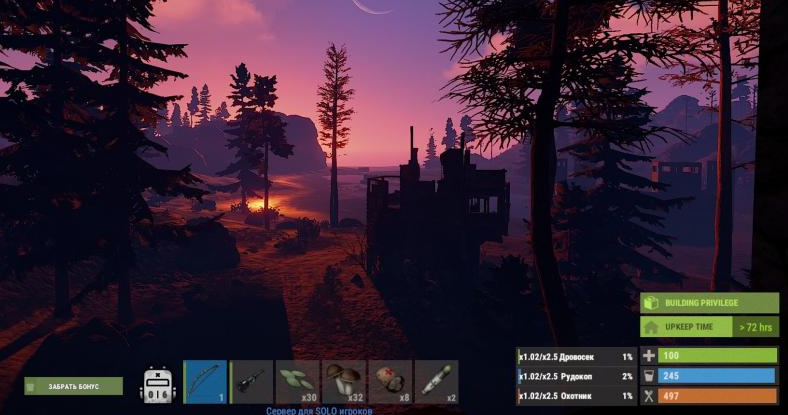Select the hunting bow hotbar slot
788x415 pixels.
pos(206,382)
